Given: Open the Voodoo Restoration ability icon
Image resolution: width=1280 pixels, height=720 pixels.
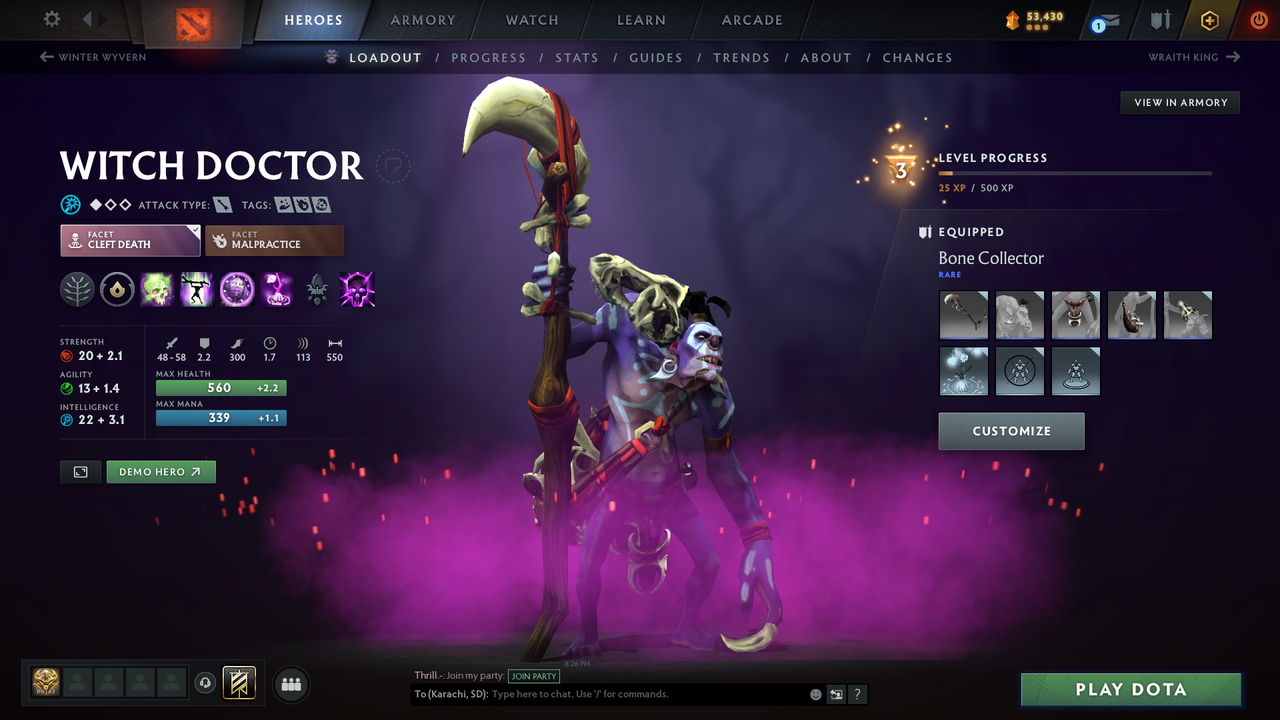Looking at the screenshot, I should (197, 290).
